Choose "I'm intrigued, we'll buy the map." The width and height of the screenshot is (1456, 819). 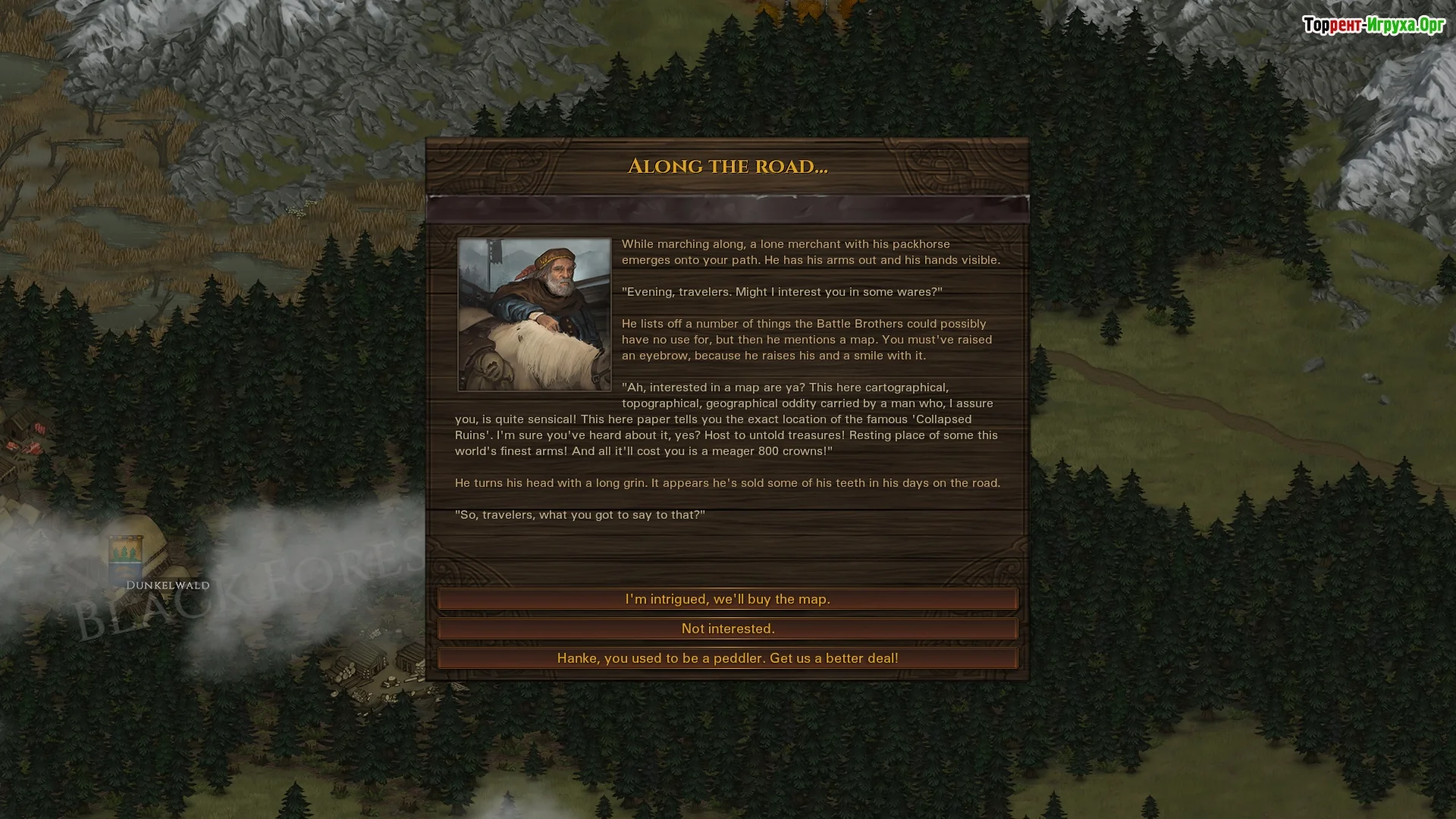pyautogui.click(x=727, y=599)
